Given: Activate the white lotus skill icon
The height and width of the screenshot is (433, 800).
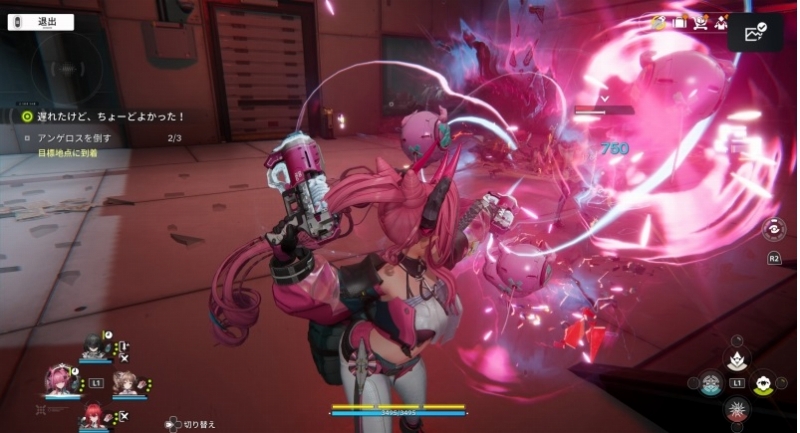Looking at the screenshot, I should (737, 358).
